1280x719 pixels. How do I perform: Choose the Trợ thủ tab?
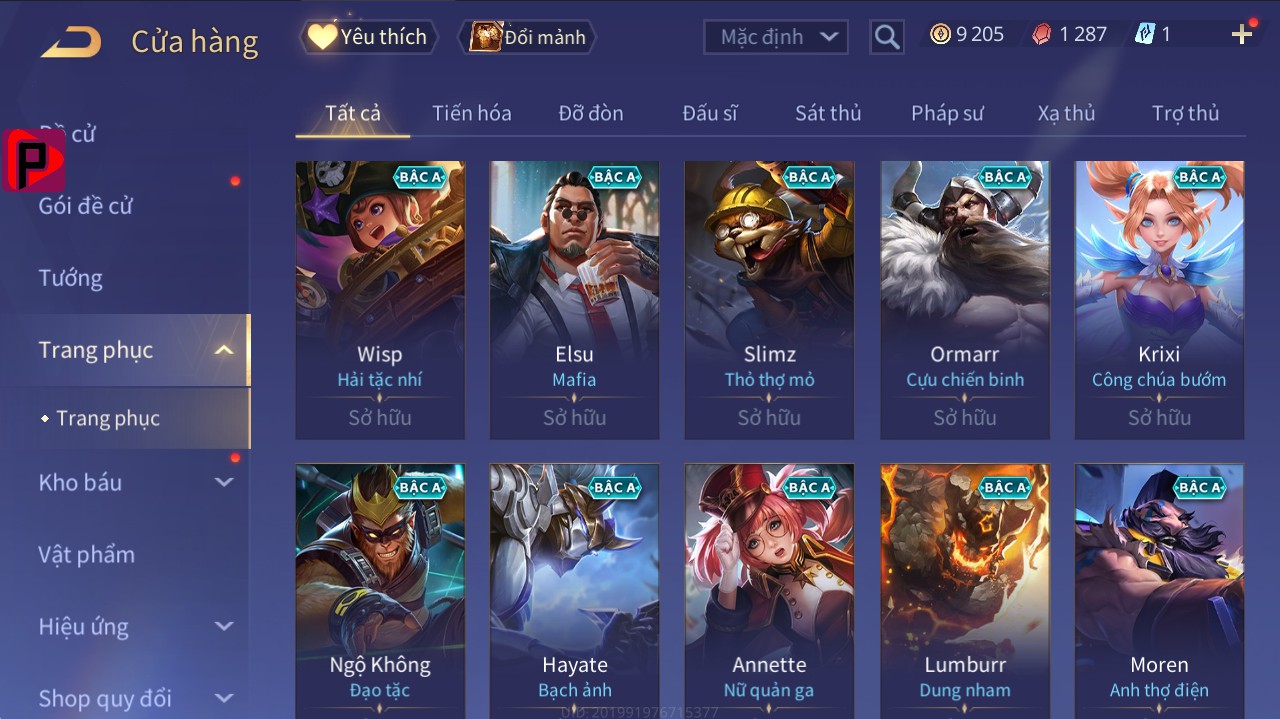(x=1185, y=113)
